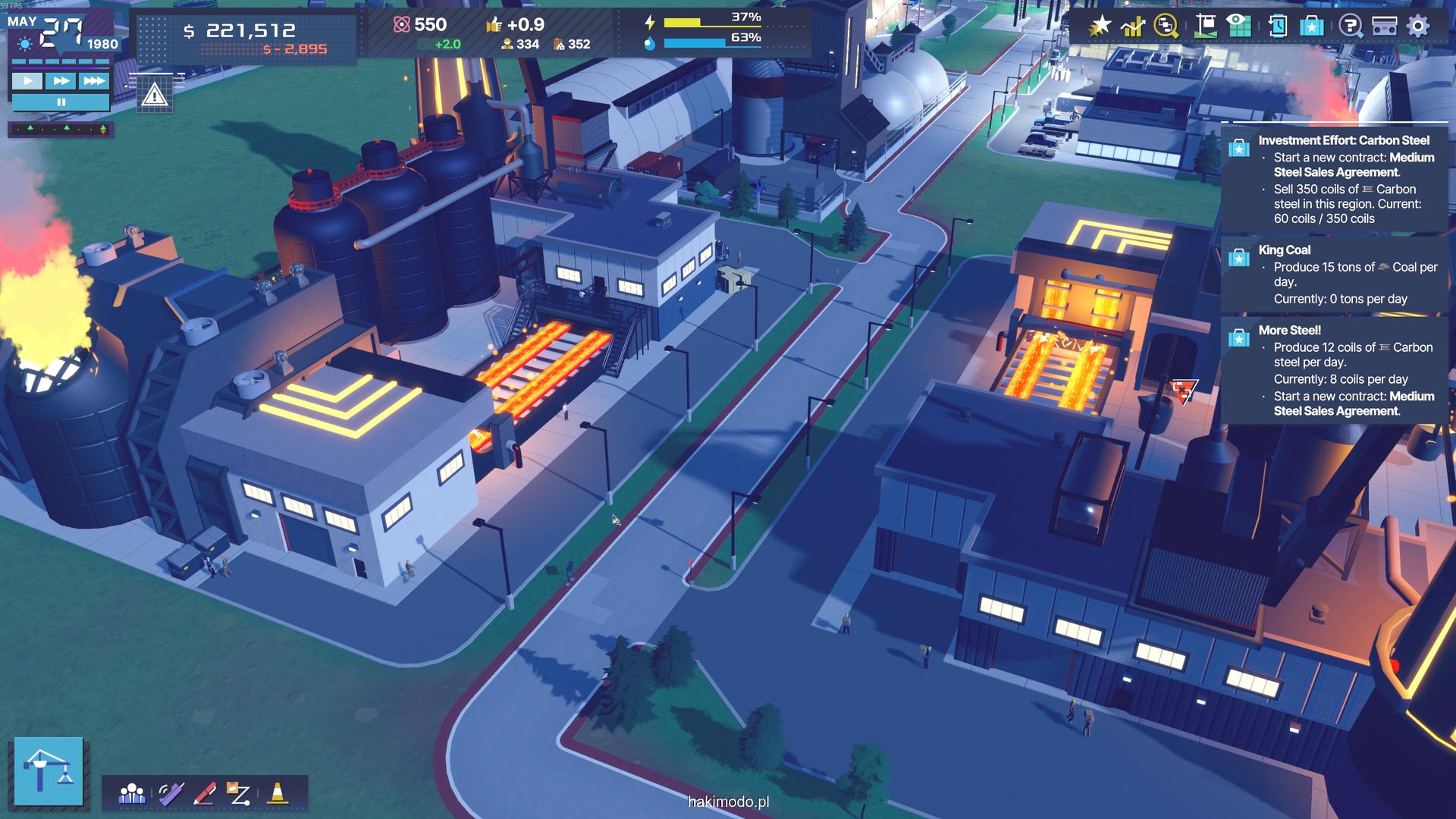The width and height of the screenshot is (1456, 819).
Task: Open the red pen contracts icon
Action: [205, 794]
